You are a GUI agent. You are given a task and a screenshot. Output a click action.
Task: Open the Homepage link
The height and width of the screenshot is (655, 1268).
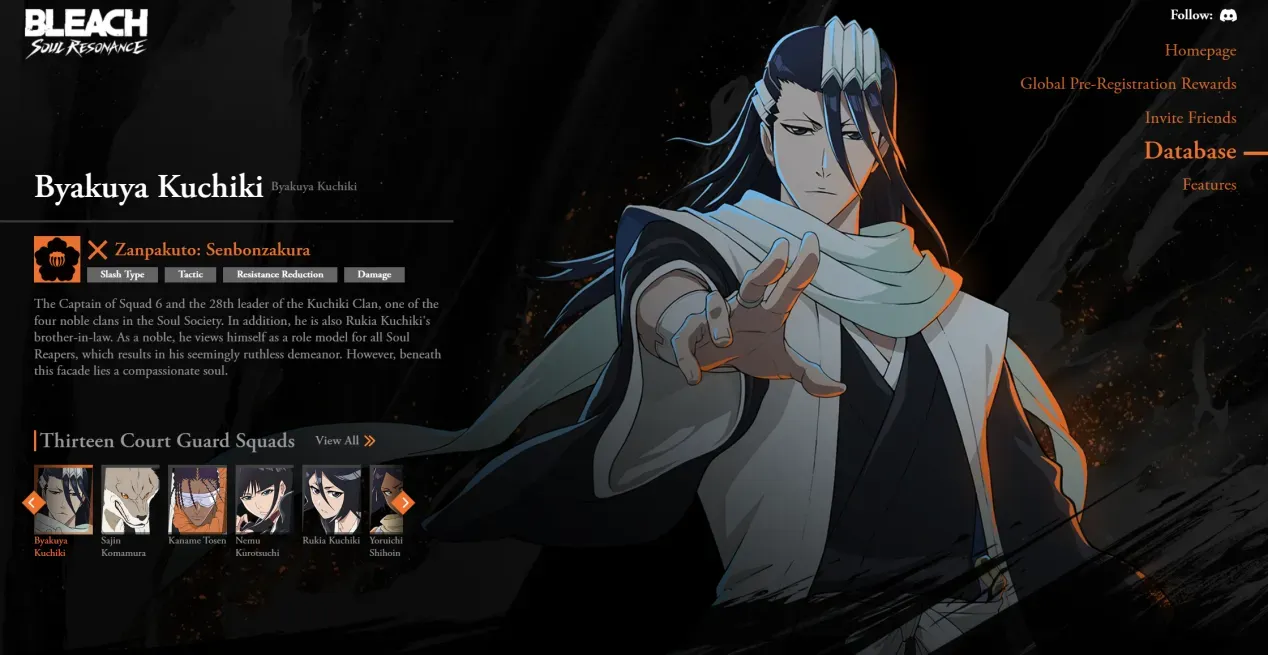coord(1200,50)
